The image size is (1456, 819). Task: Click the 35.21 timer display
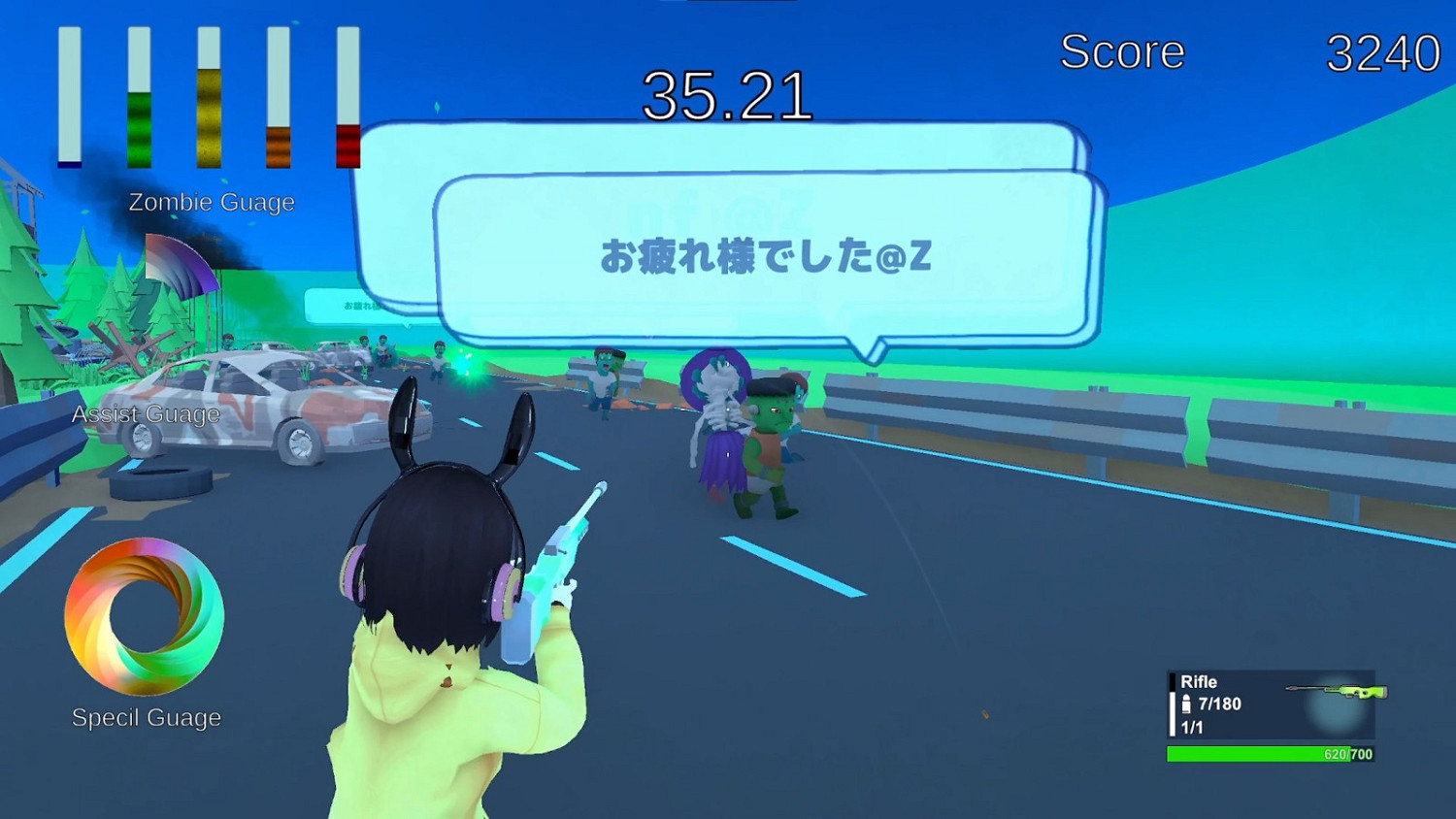tap(730, 94)
